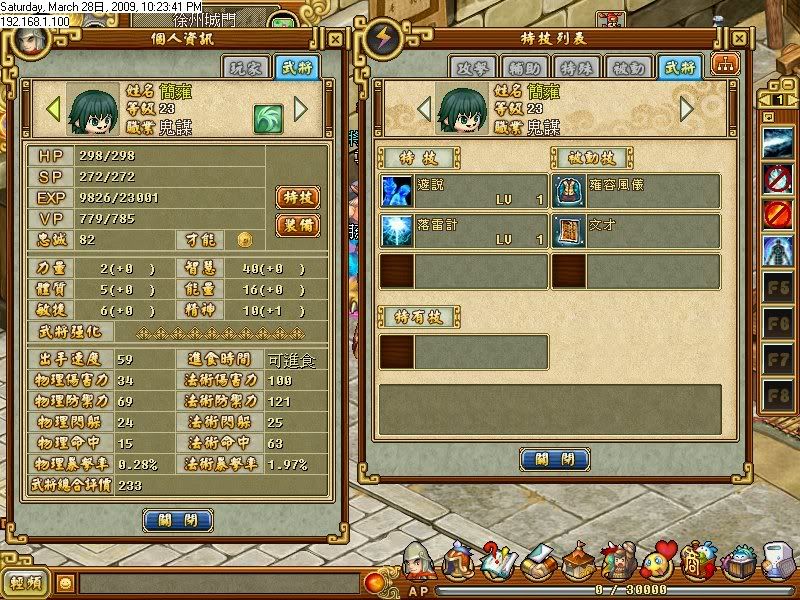Show previous general in skill list panel
The height and width of the screenshot is (600, 800).
(424, 107)
